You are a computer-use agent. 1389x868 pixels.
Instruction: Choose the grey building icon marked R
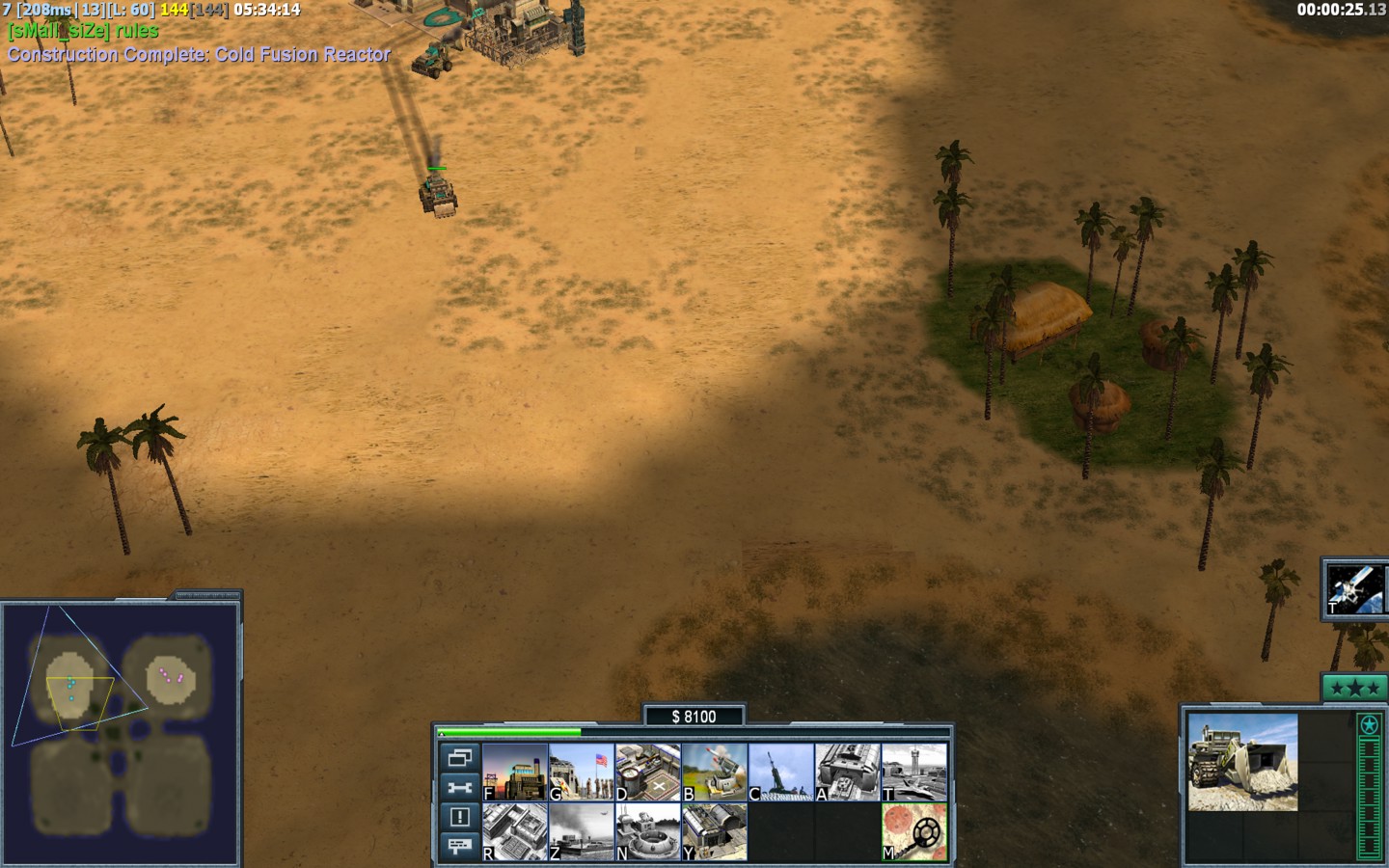(515, 831)
